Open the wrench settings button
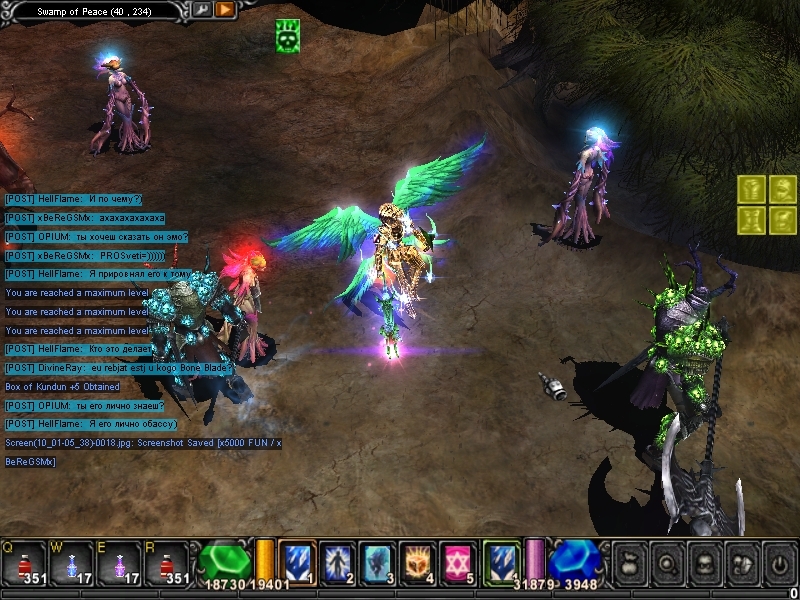The height and width of the screenshot is (600, 800). 201,10
